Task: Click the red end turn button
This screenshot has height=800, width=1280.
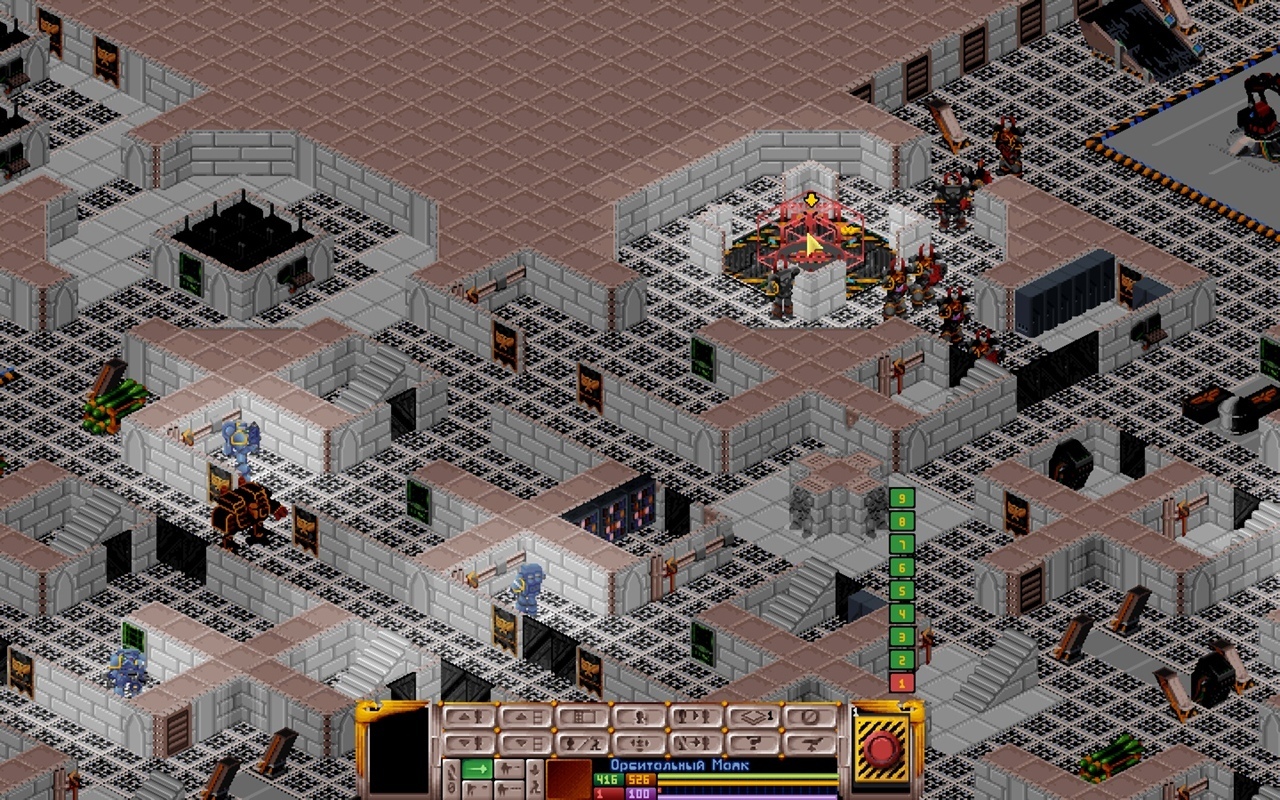Action: pyautogui.click(x=882, y=749)
